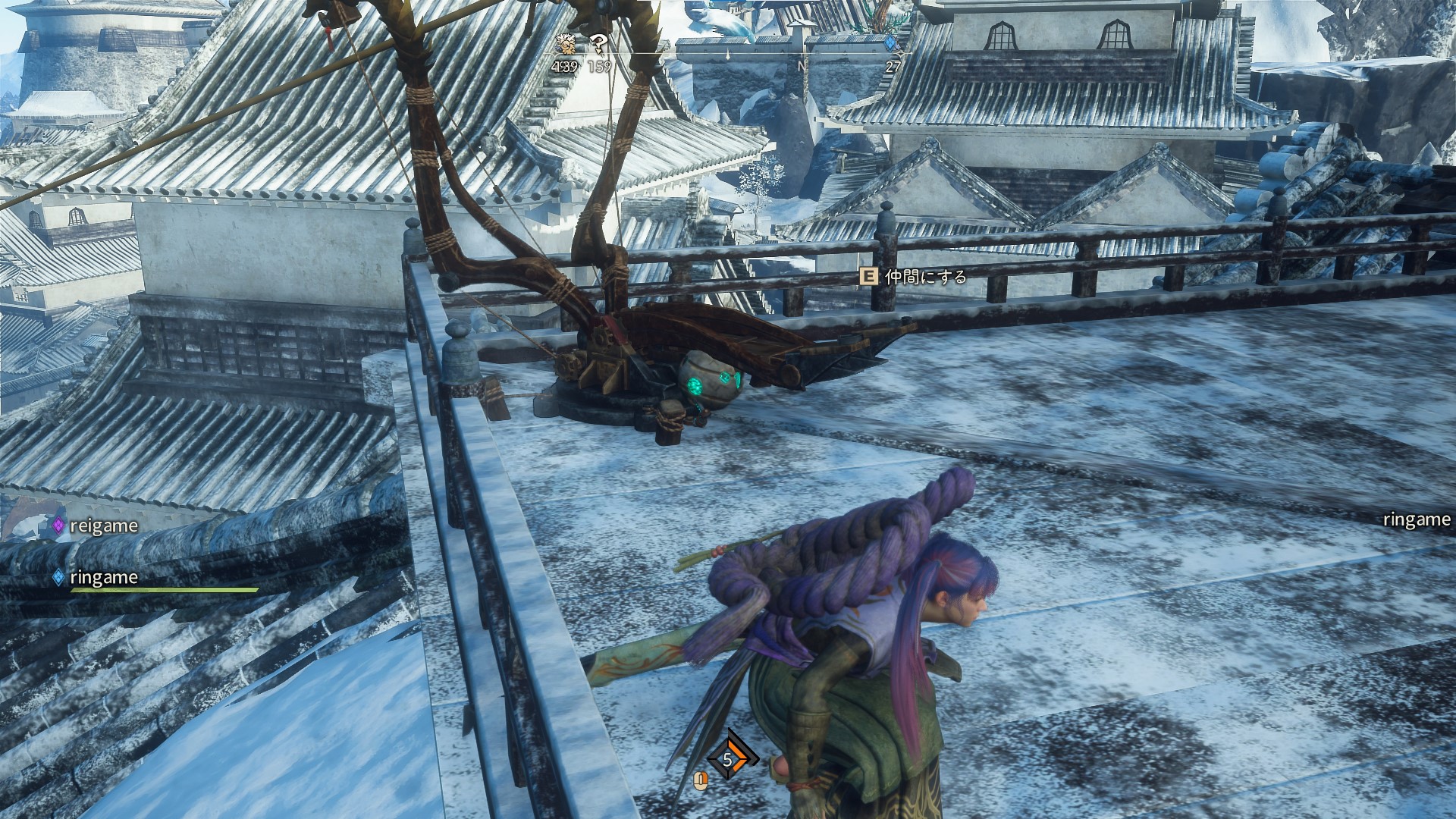Click the question mark compass marker
Viewport: 1456px width, 819px height.
pyautogui.click(x=599, y=44)
